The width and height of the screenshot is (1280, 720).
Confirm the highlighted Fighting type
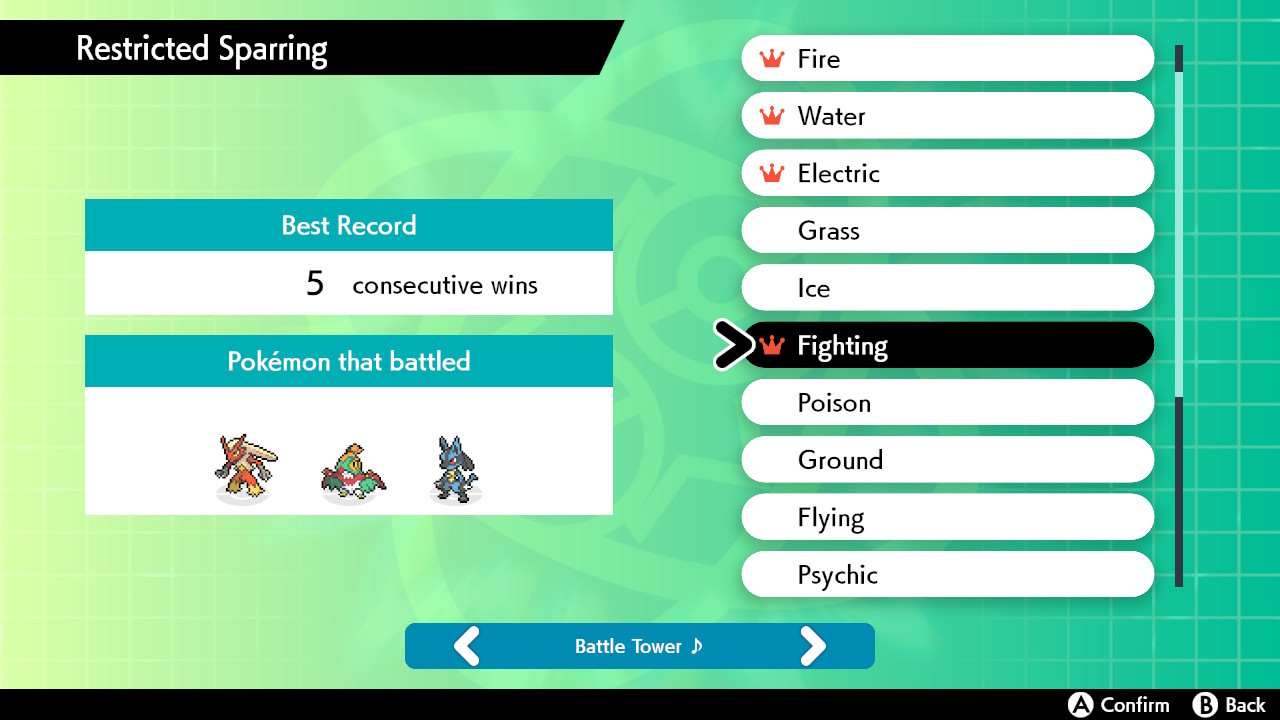pos(947,345)
